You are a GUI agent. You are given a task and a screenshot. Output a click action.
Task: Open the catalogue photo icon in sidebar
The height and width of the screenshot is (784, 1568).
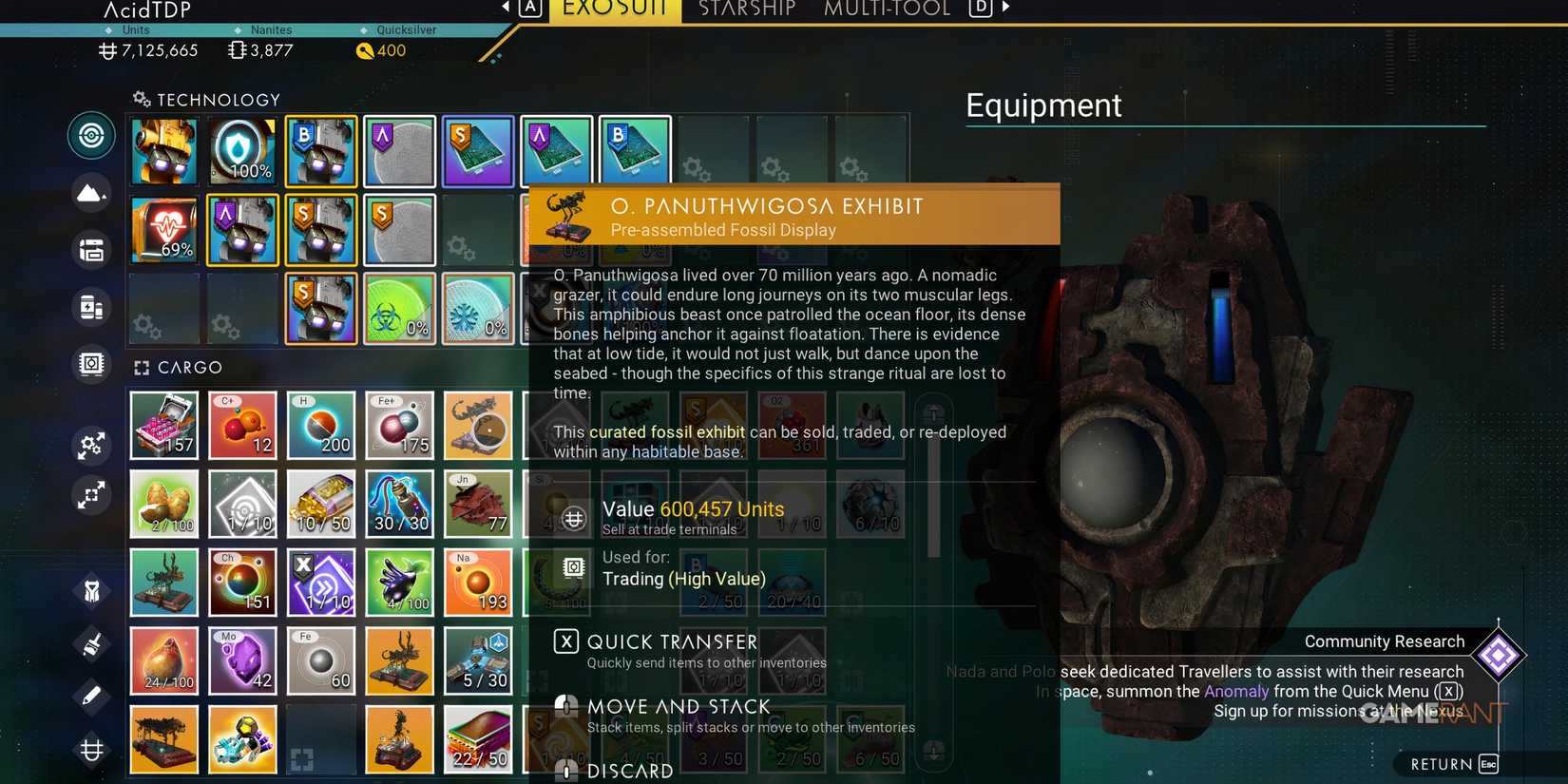[91, 364]
